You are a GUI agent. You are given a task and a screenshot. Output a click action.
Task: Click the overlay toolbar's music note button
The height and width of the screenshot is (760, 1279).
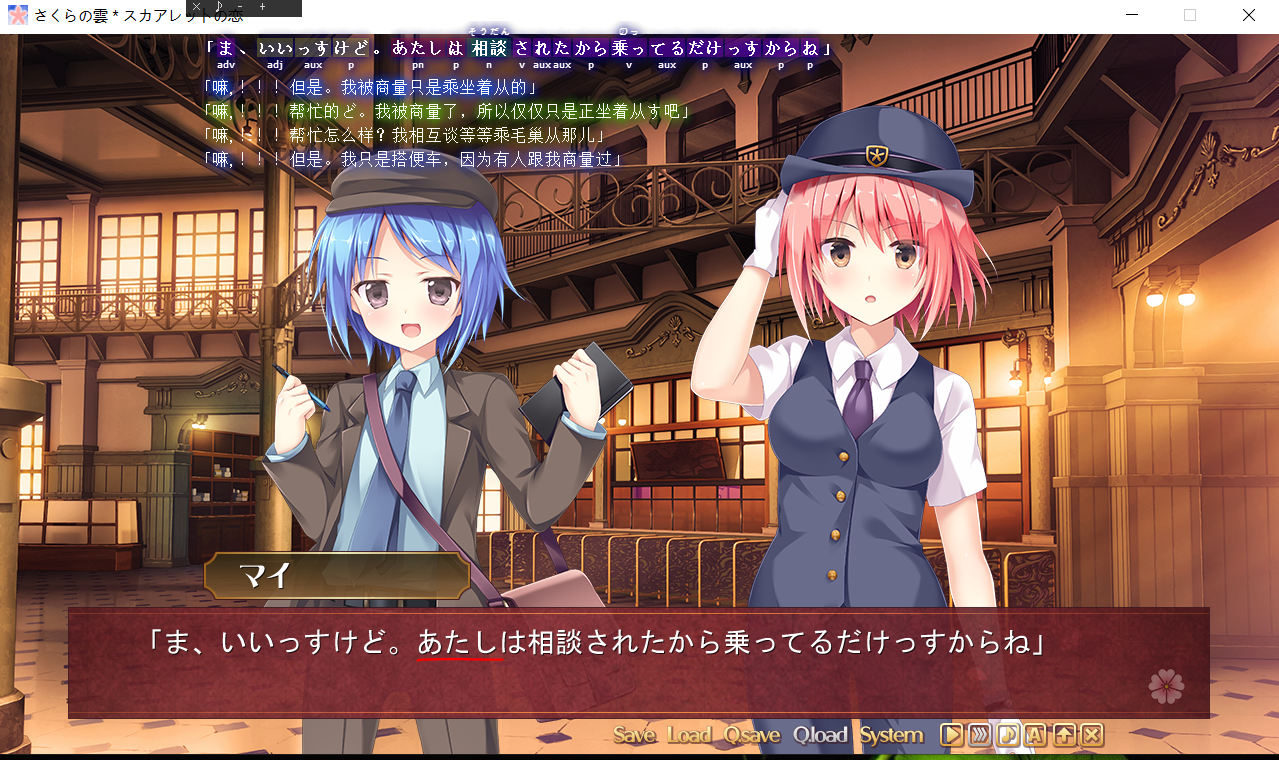pos(219,7)
